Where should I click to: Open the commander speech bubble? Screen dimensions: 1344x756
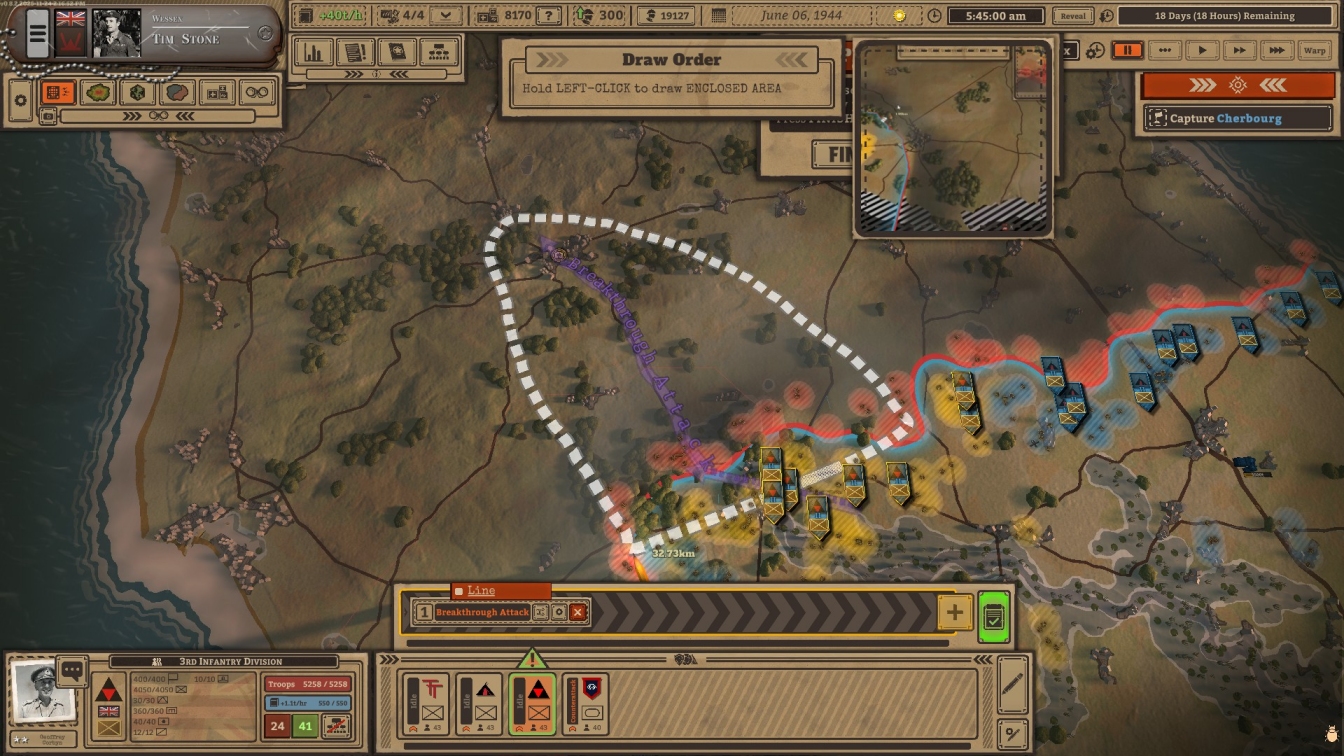(72, 671)
